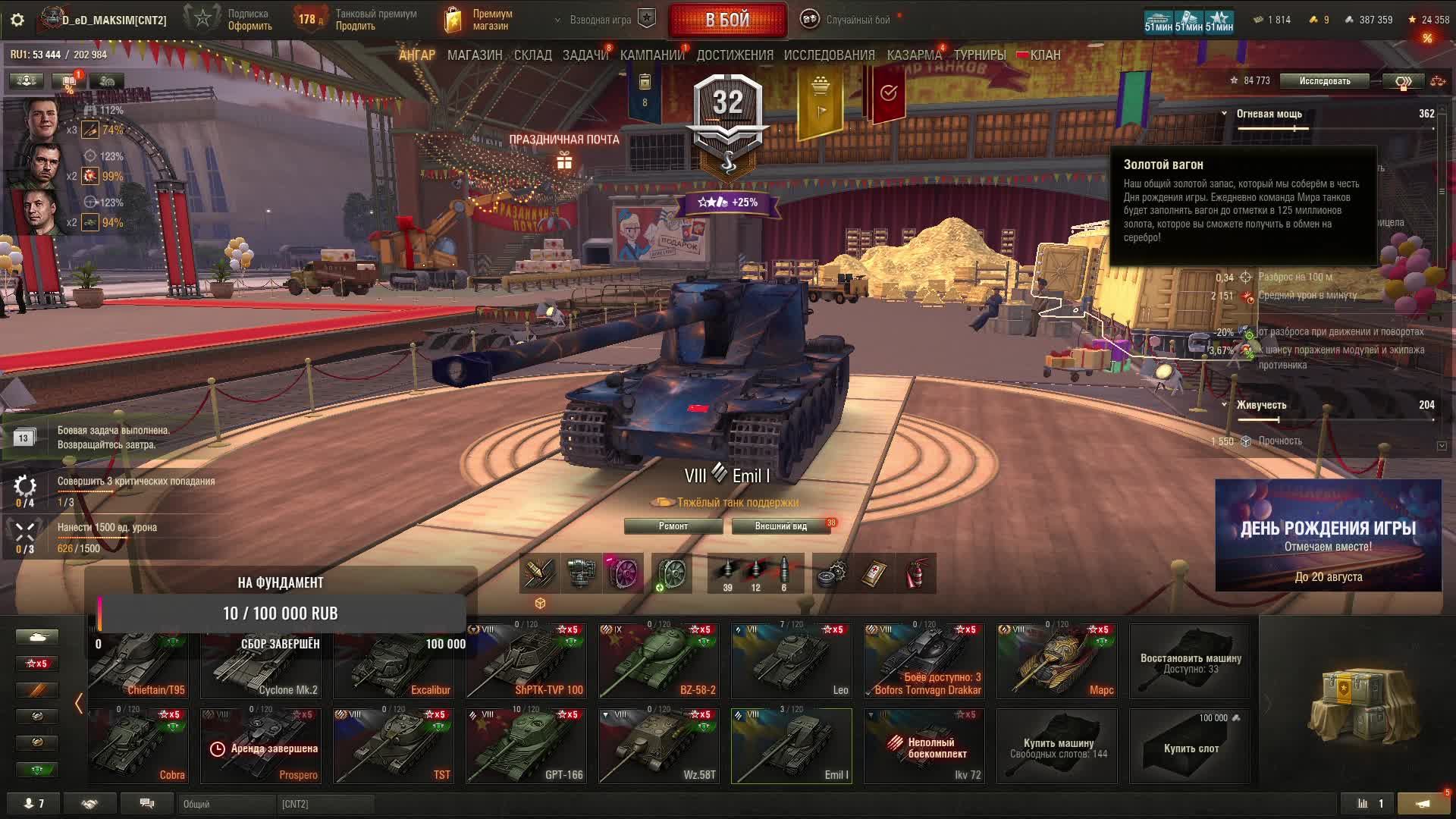Start battle with the В БОЙ button
1456x819 pixels.
727,20
